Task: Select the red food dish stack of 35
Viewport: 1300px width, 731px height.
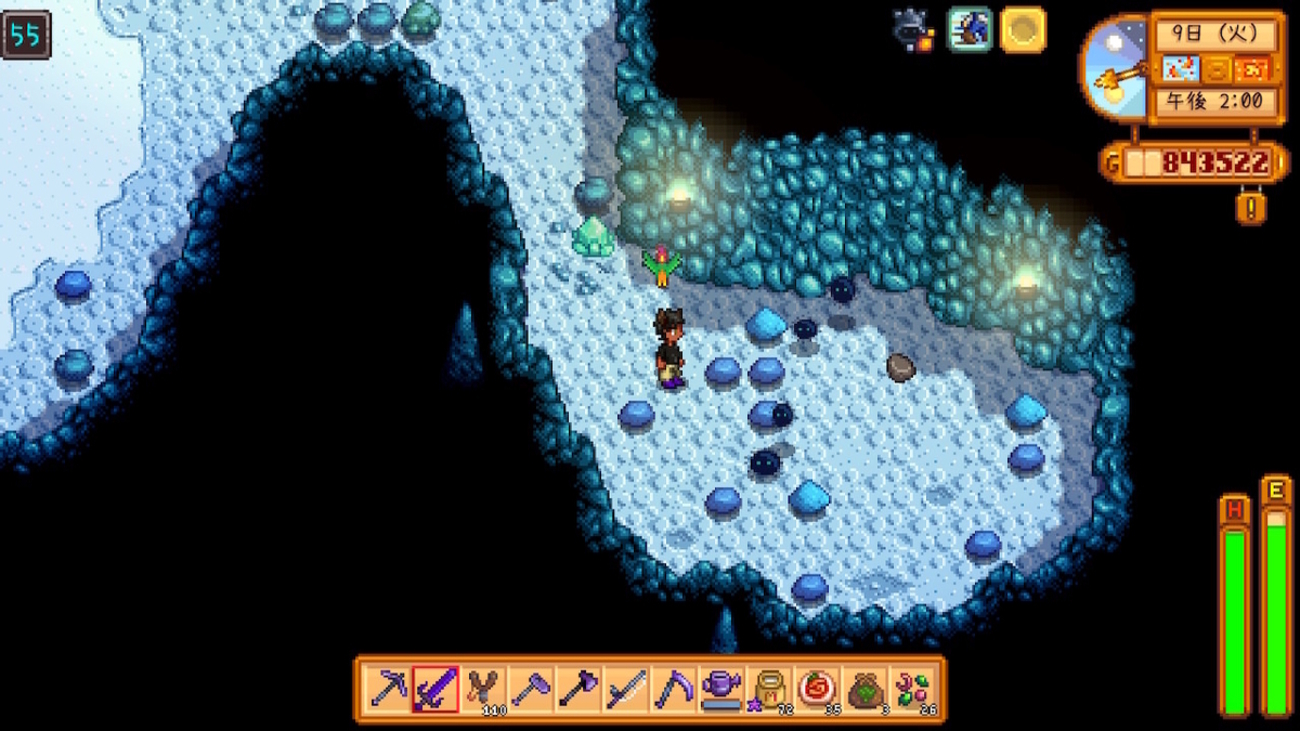Action: click(816, 689)
